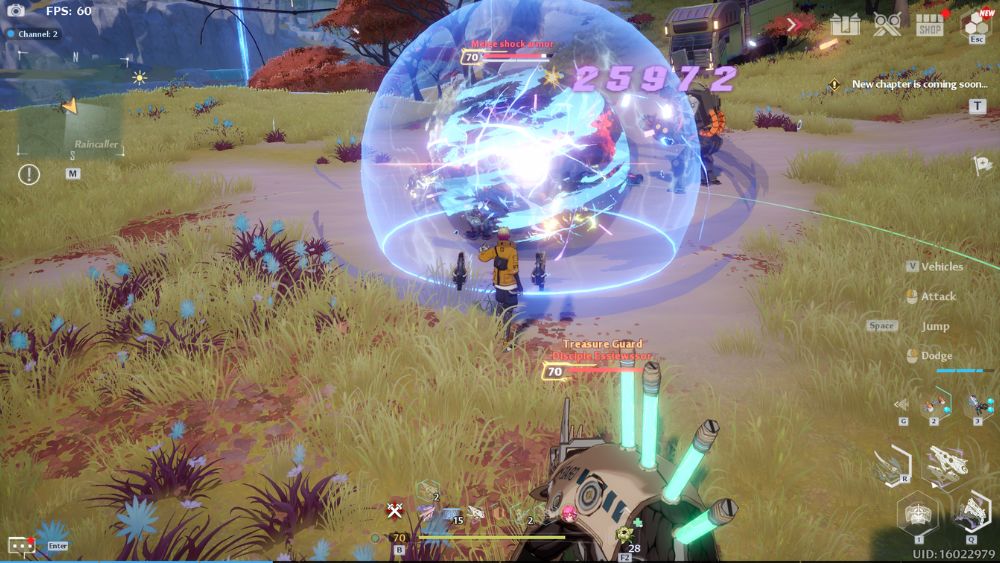Screen dimensions: 1000x563
Task: Open the 'New chapter is coming soon' quest tracker
Action: click(917, 84)
